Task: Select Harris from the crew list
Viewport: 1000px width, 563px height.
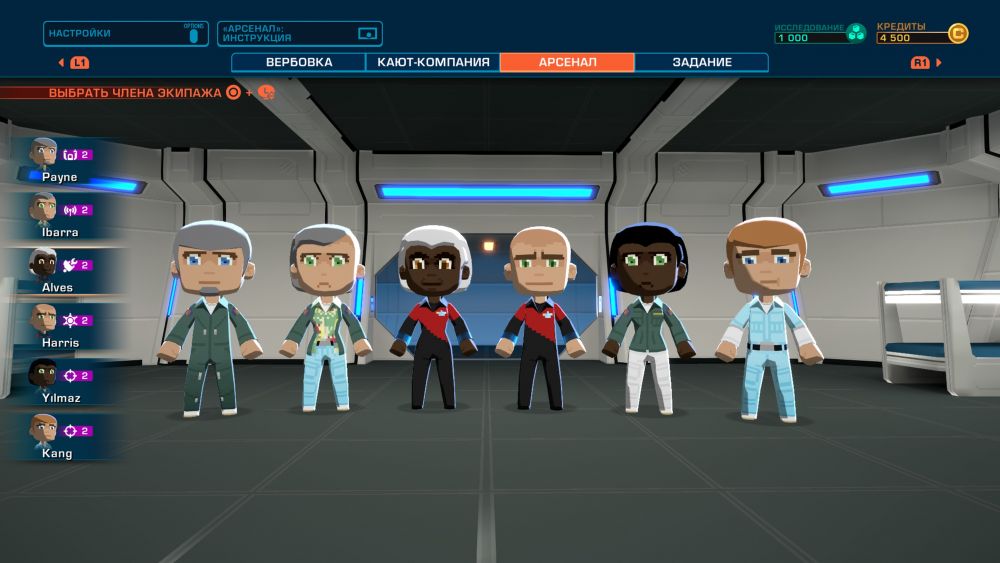Action: [62, 326]
